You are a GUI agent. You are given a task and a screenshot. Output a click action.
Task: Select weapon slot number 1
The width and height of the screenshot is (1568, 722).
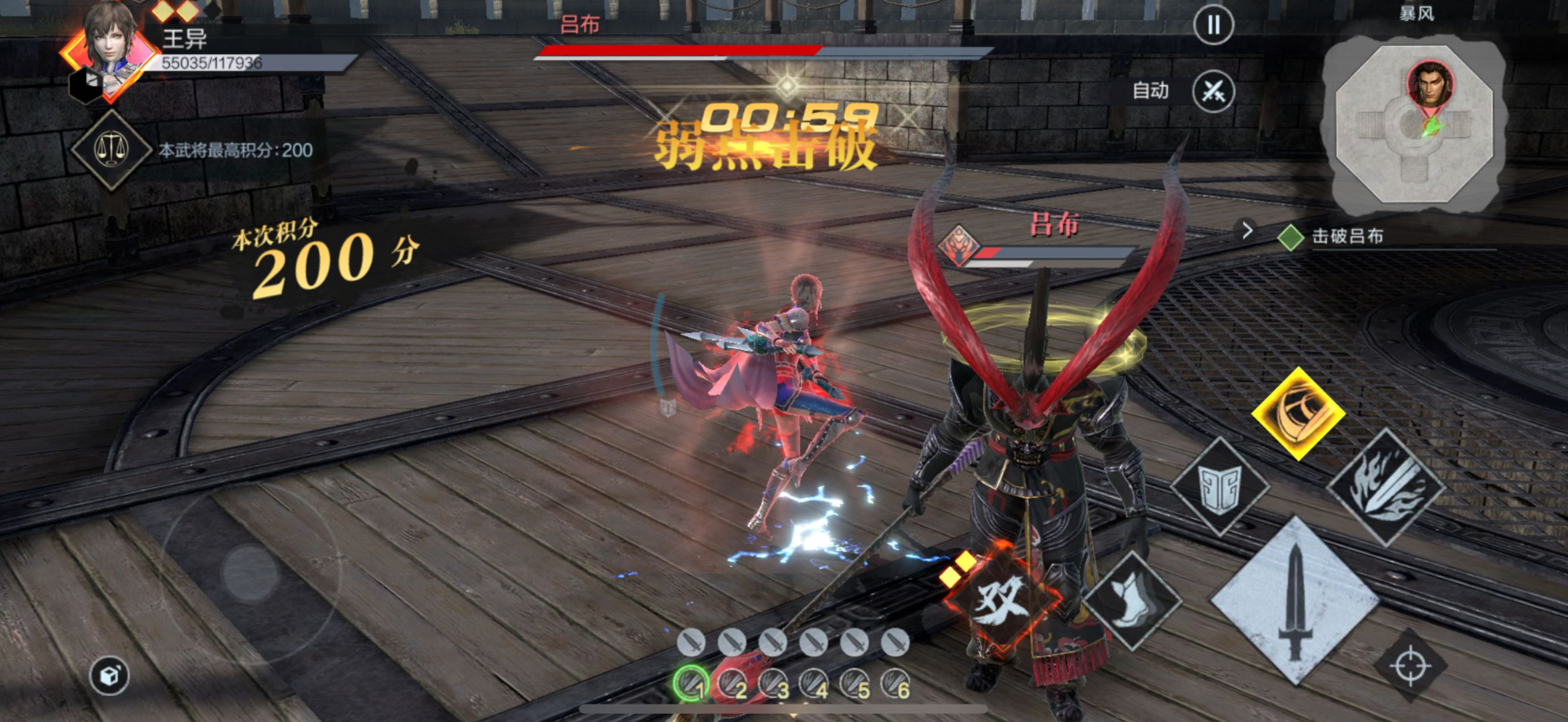tap(691, 684)
